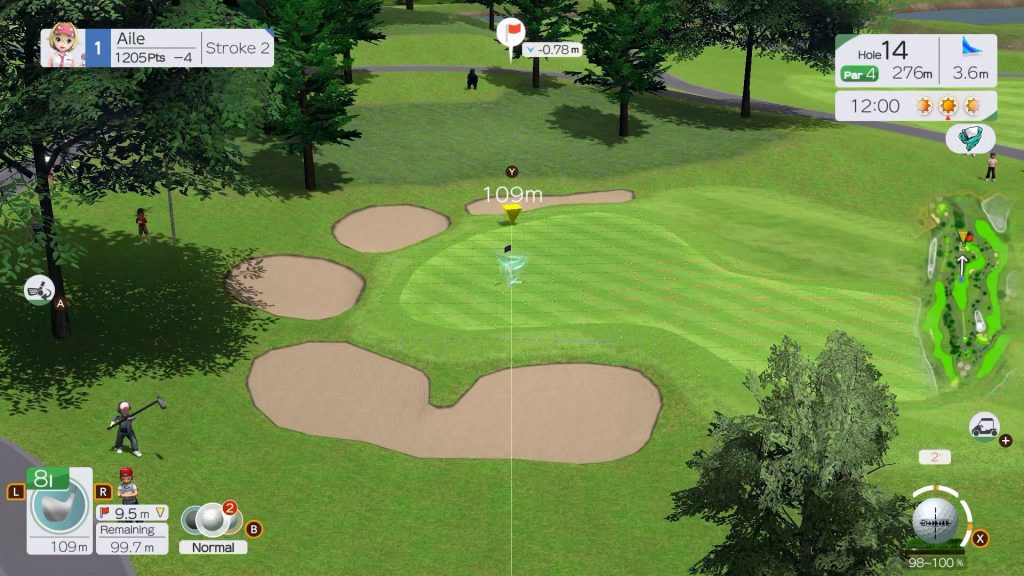Screen dimensions: 1024x576
Task: Adjust the ball impact point indicator
Action: click(x=935, y=520)
